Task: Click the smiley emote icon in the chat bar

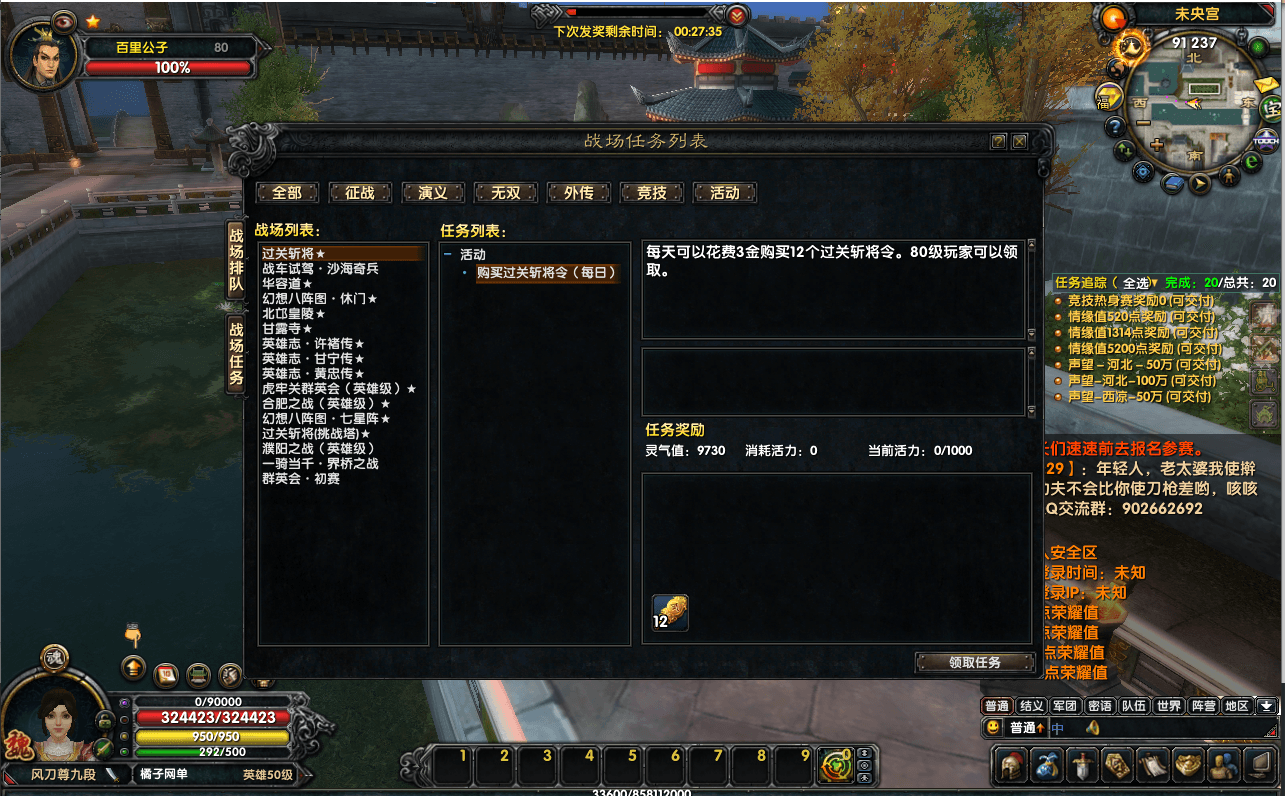Action: 994,727
